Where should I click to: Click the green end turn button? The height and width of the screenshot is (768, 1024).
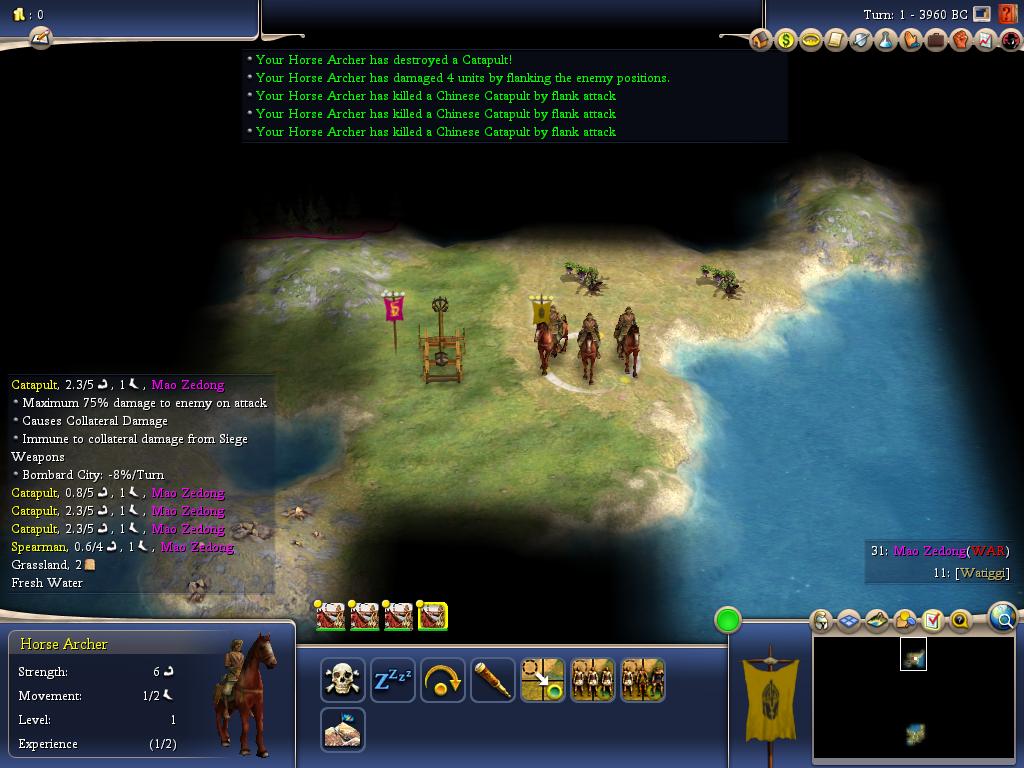[728, 620]
